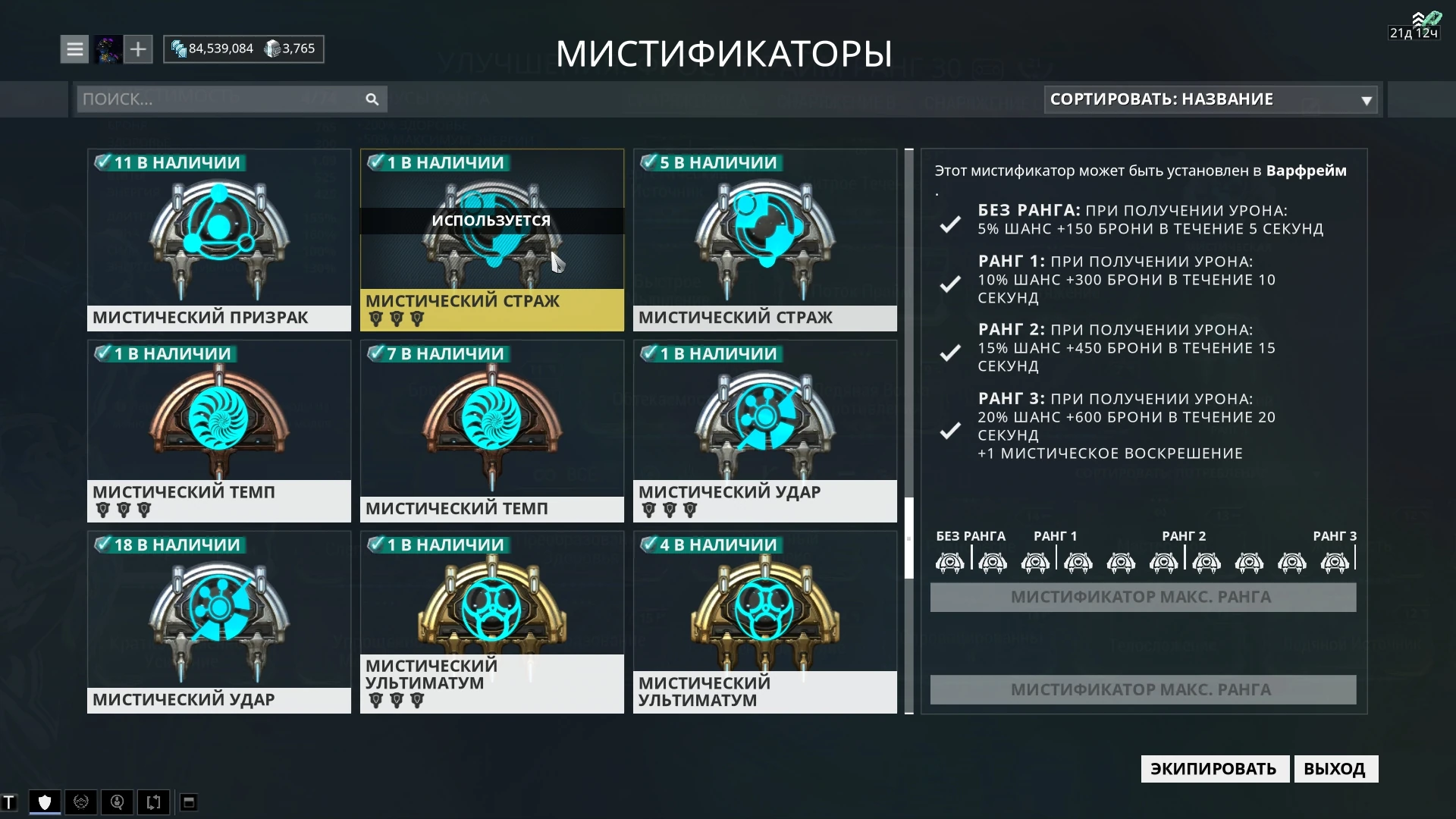1456x819 pixels.
Task: Click the player profile lookup icon in bottom bar
Action: pos(118,802)
